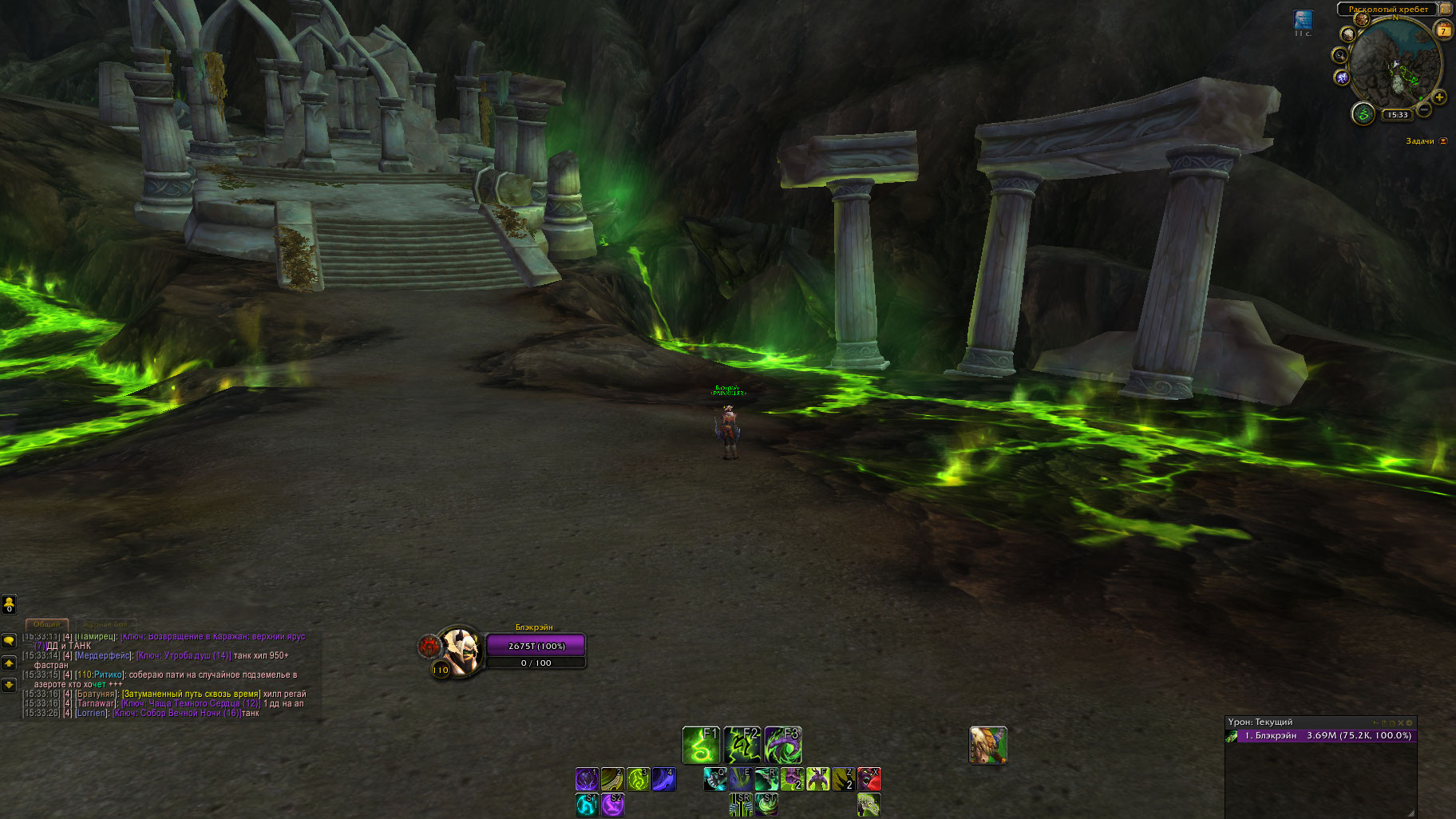The height and width of the screenshot is (819, 1456).
Task: Open Мердерфейс's Утроба душ keystone link
Action: (x=184, y=655)
